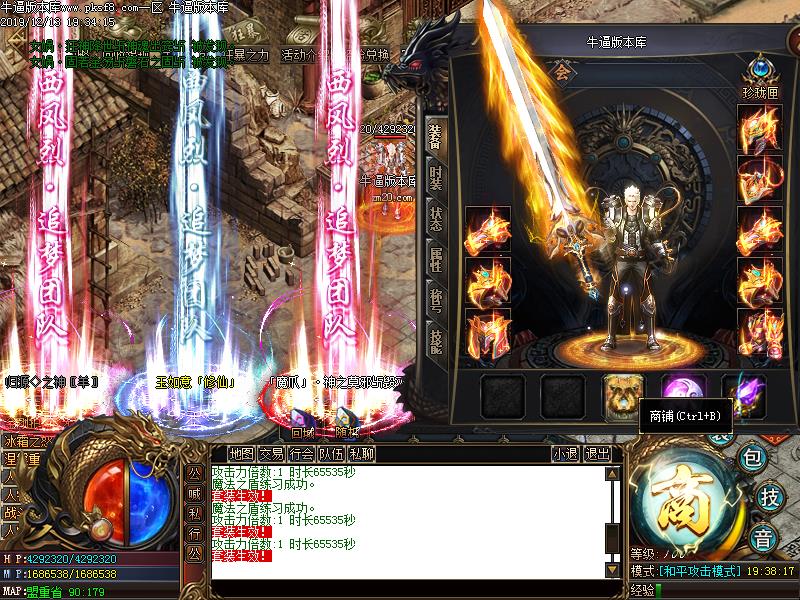Open the 时装 fashion tab
The width and height of the screenshot is (800, 600).
pyautogui.click(x=435, y=179)
